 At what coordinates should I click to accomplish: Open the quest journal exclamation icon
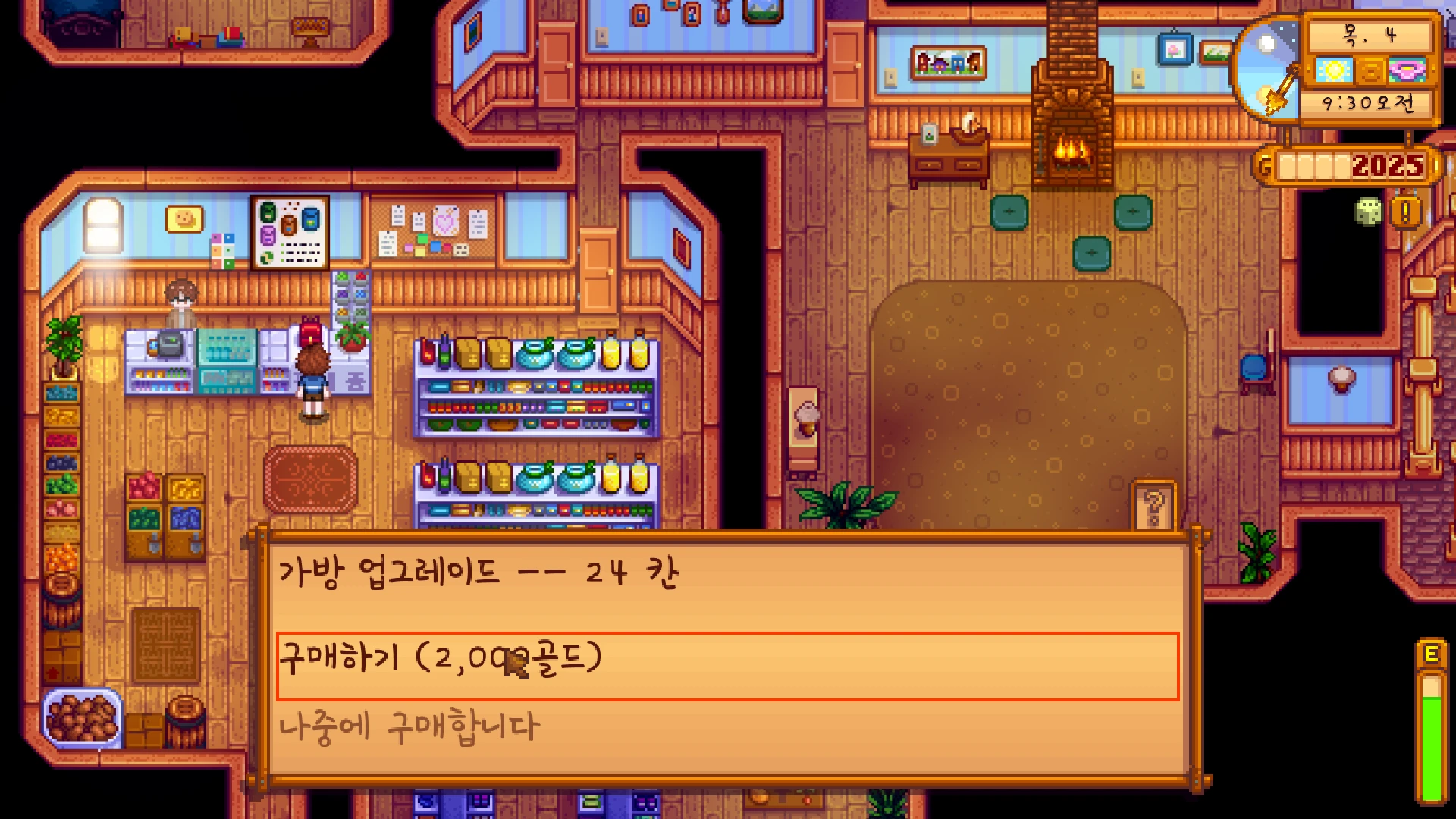1405,212
